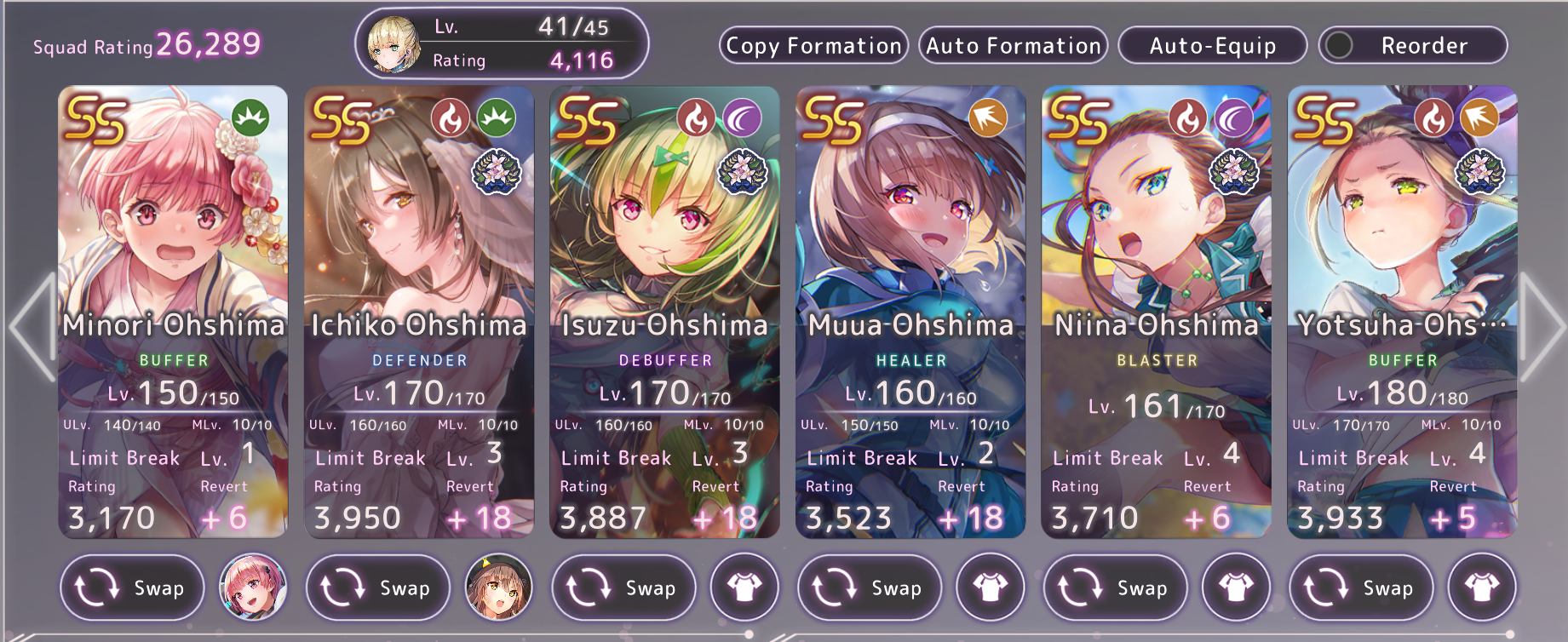This screenshot has width=1568, height=642.
Task: Swap out Minori Ohshima
Action: click(132, 588)
